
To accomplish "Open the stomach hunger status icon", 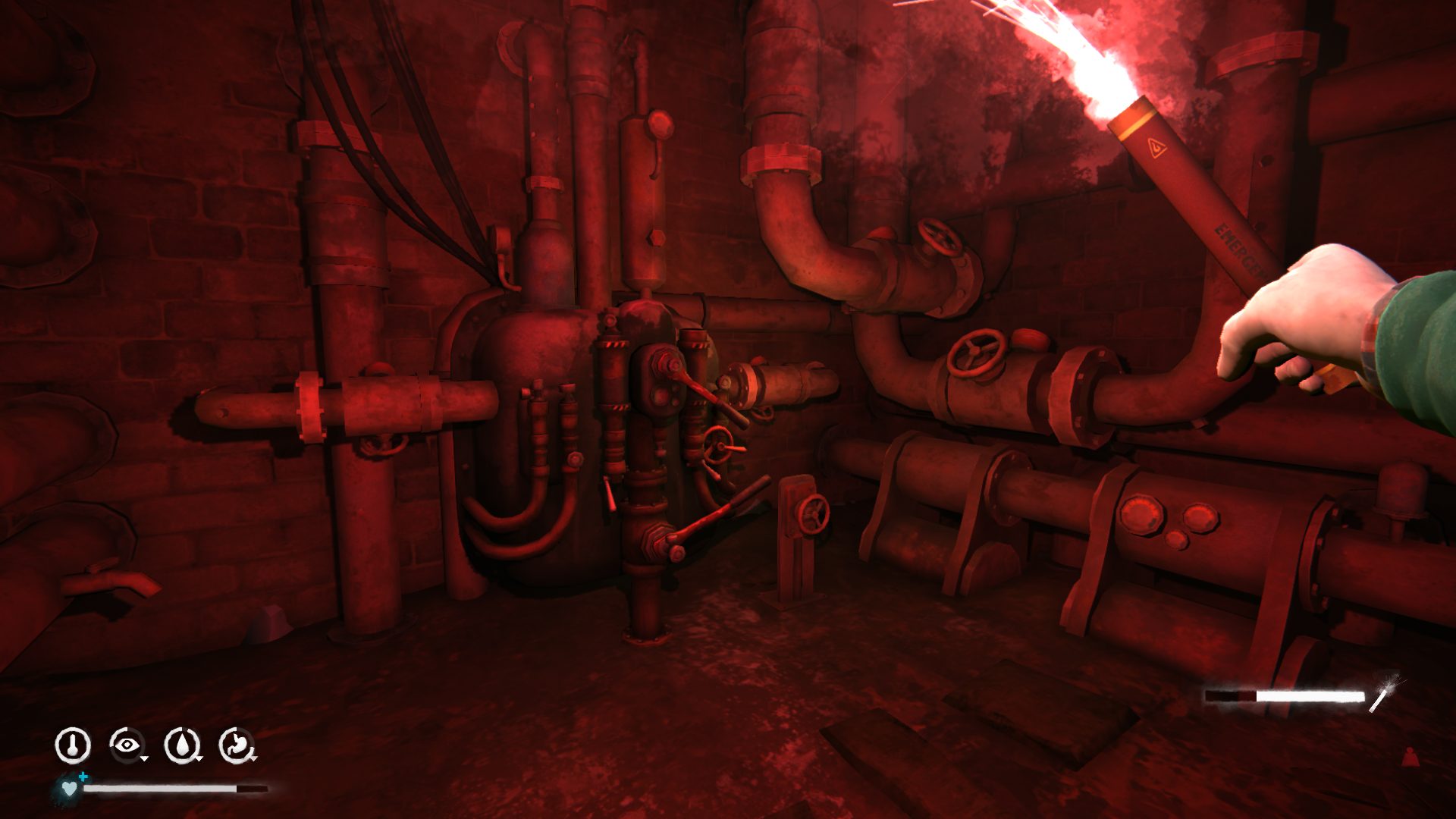I will (x=237, y=745).
